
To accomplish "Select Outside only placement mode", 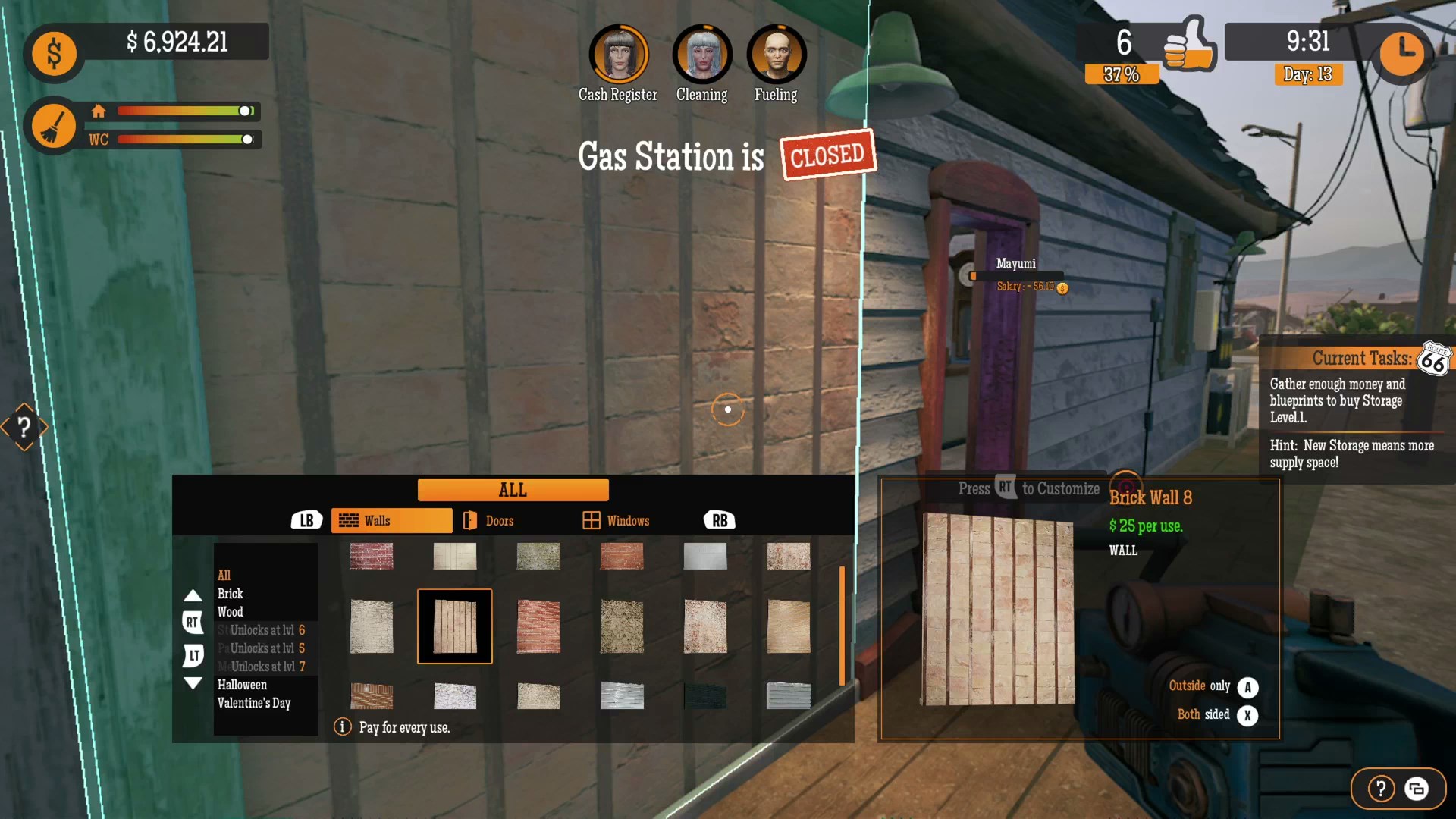I will click(1247, 686).
